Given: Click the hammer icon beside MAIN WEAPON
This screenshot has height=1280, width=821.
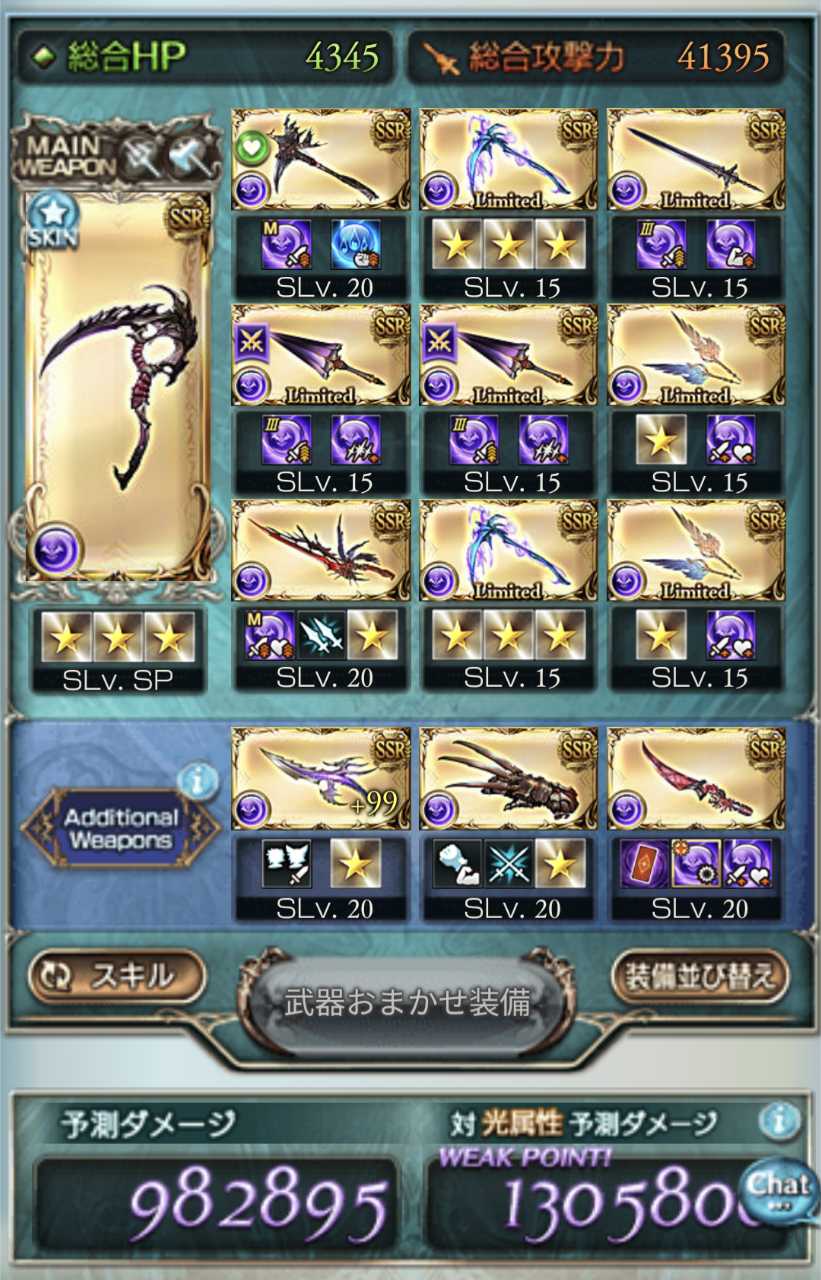Looking at the screenshot, I should click(186, 156).
